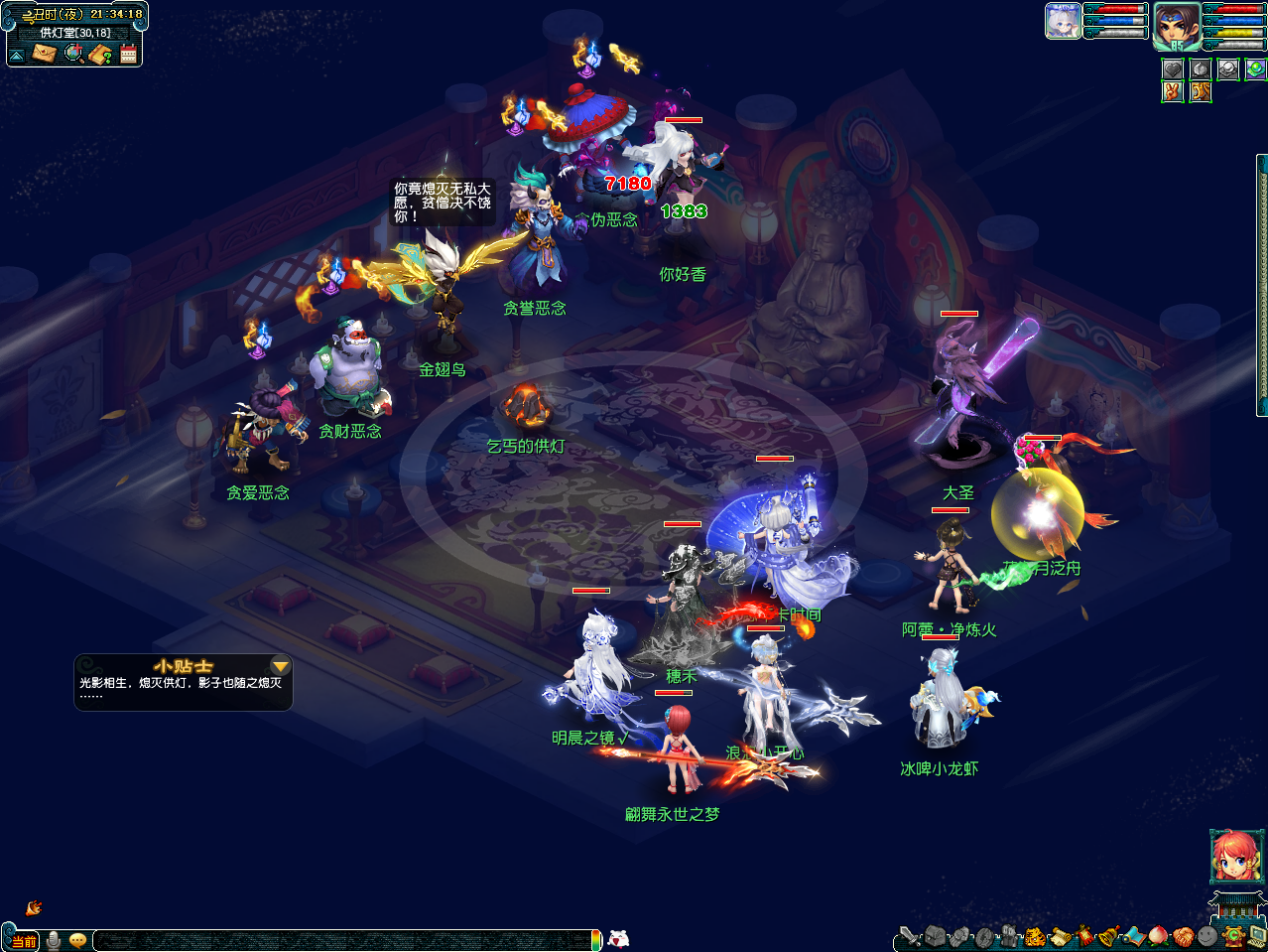1268x952 pixels.
Task: Open the world map magnifier icon
Action: pyautogui.click(x=73, y=54)
